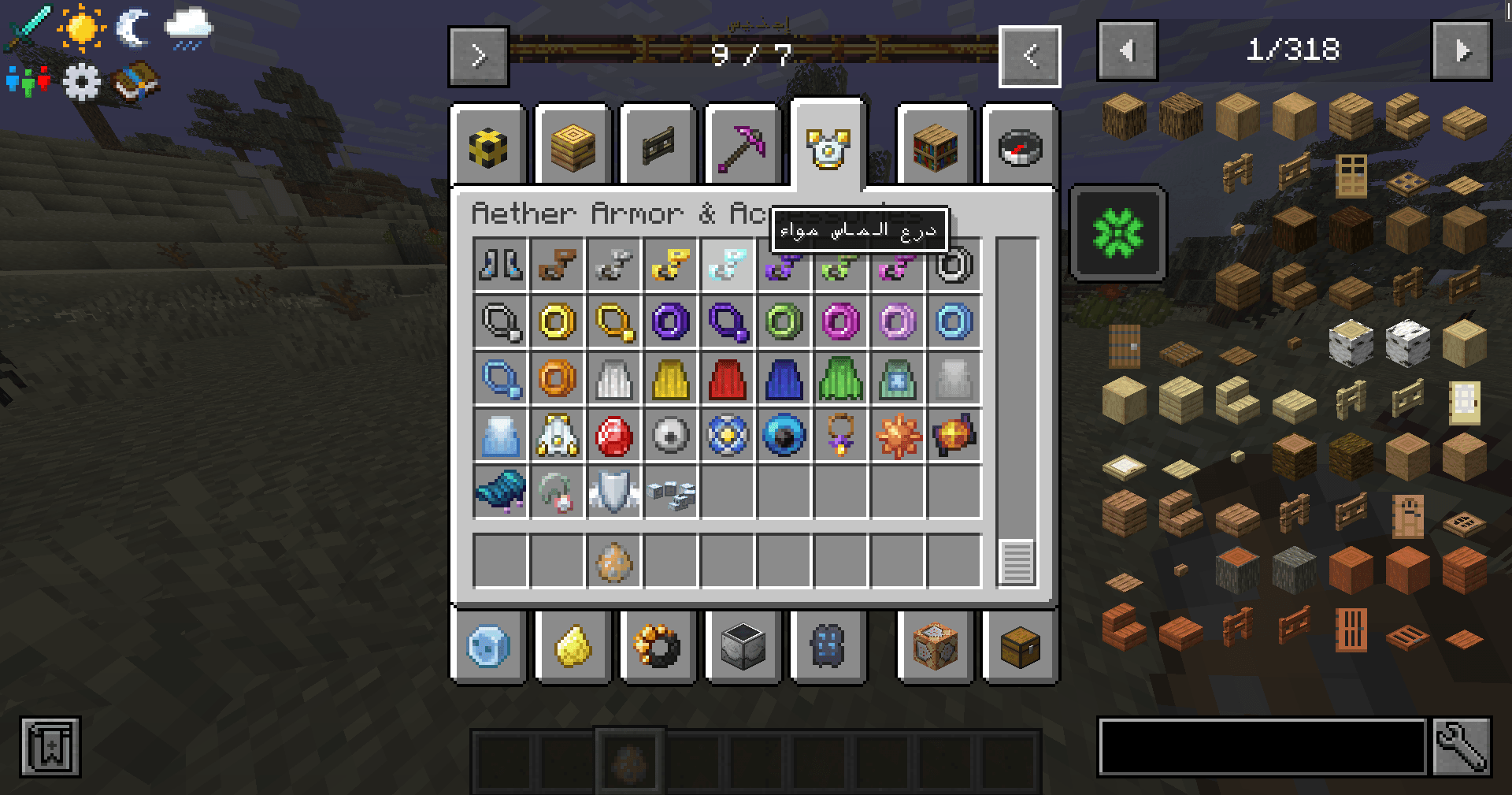Image resolution: width=1512 pixels, height=795 pixels.
Task: Select the purple pickaxe tools tab
Action: tap(743, 147)
